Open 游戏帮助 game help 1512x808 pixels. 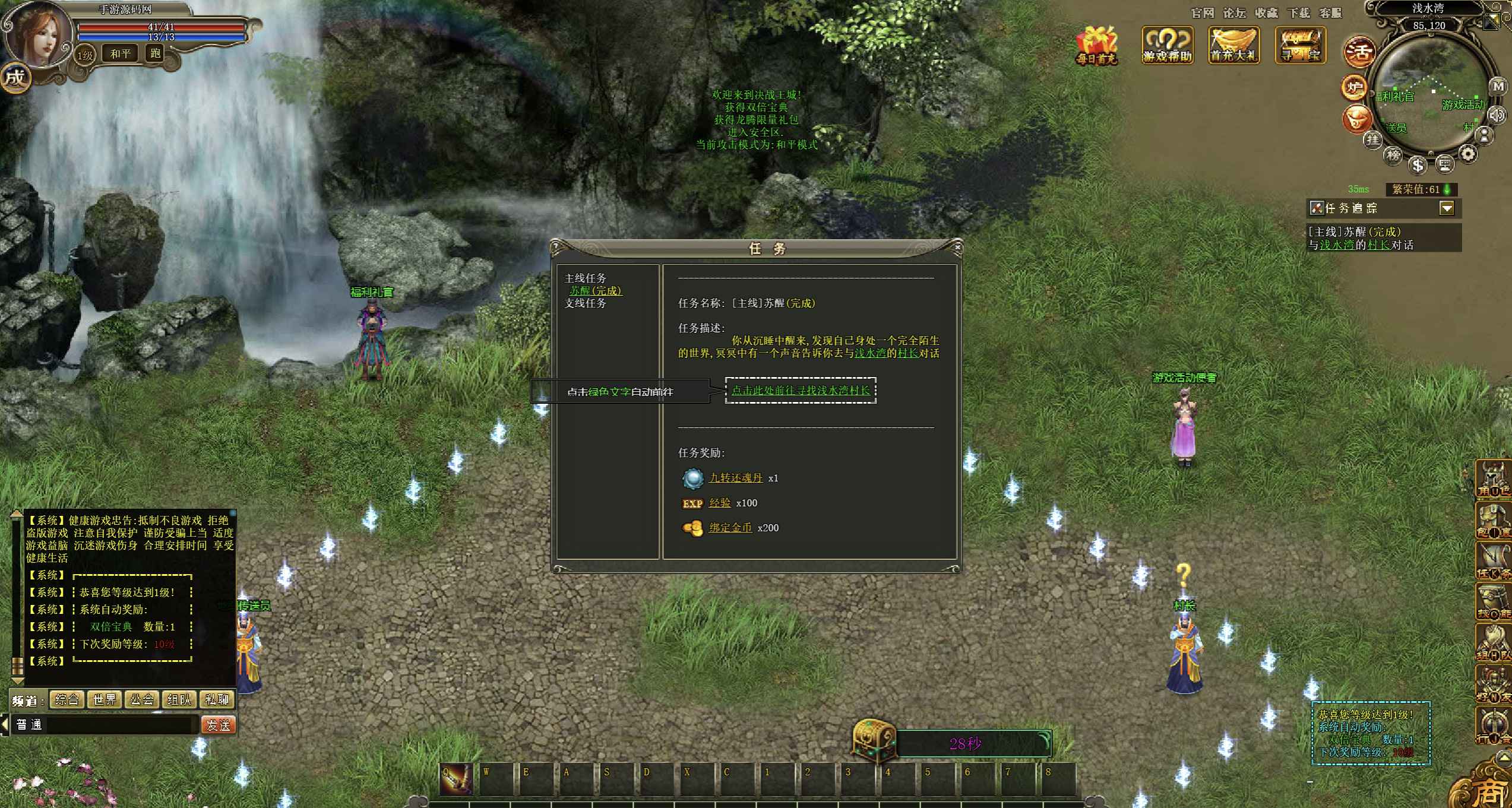pos(1167,45)
